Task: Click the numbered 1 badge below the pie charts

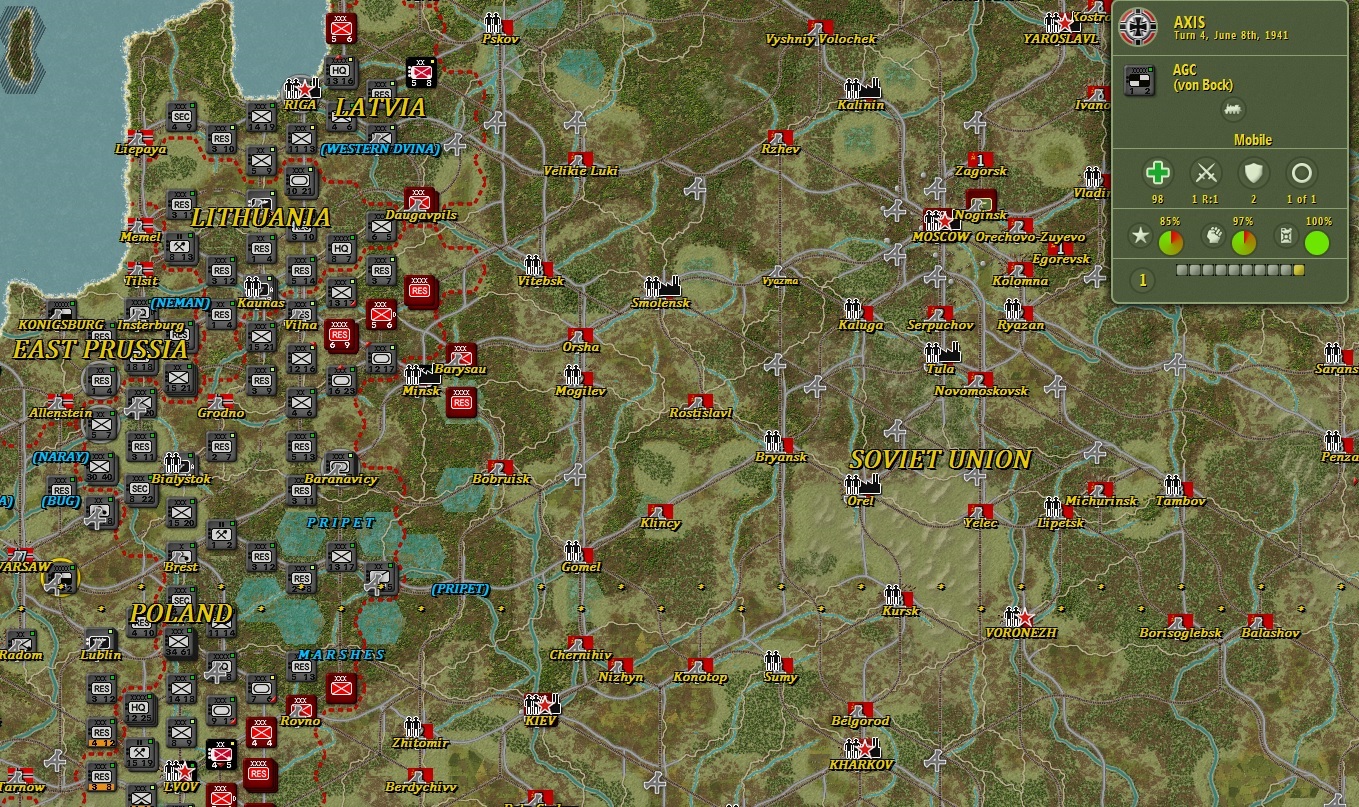Action: click(1143, 280)
